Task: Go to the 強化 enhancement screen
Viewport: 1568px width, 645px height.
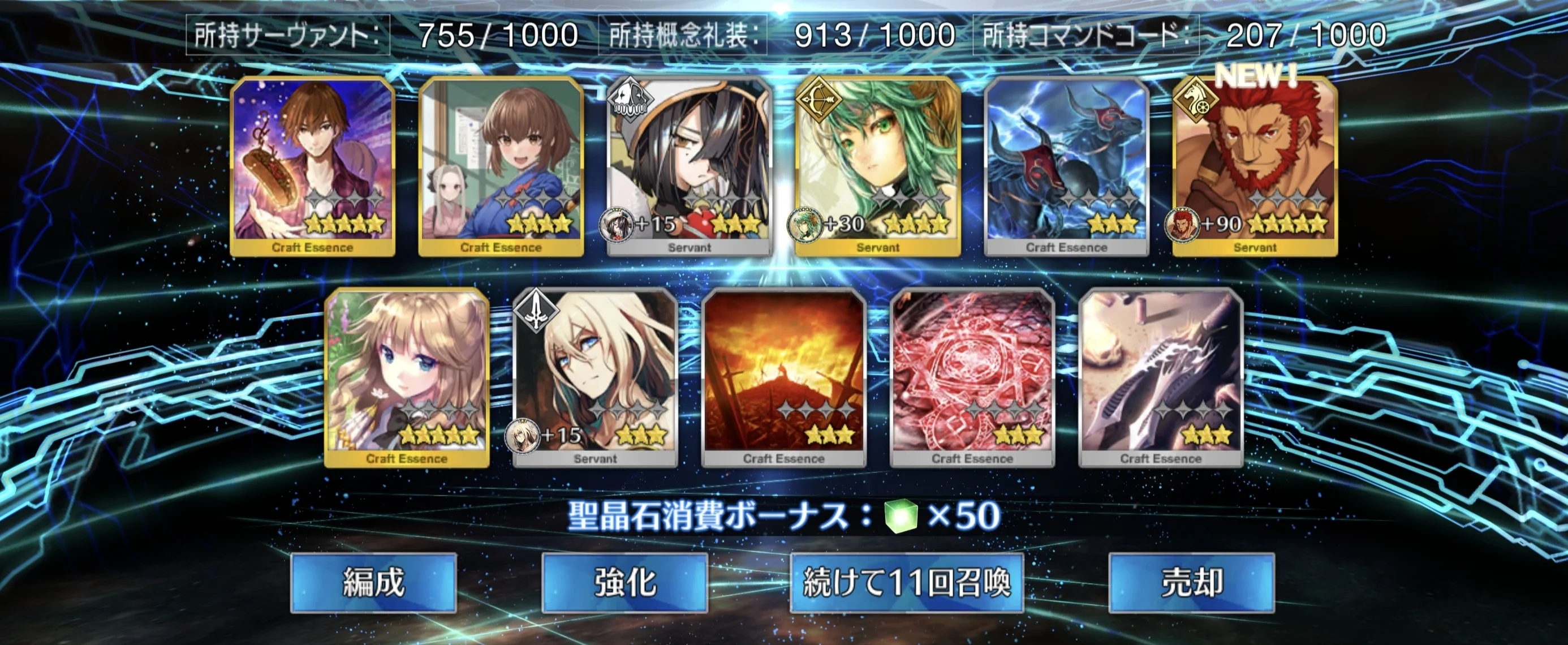Action: click(624, 582)
